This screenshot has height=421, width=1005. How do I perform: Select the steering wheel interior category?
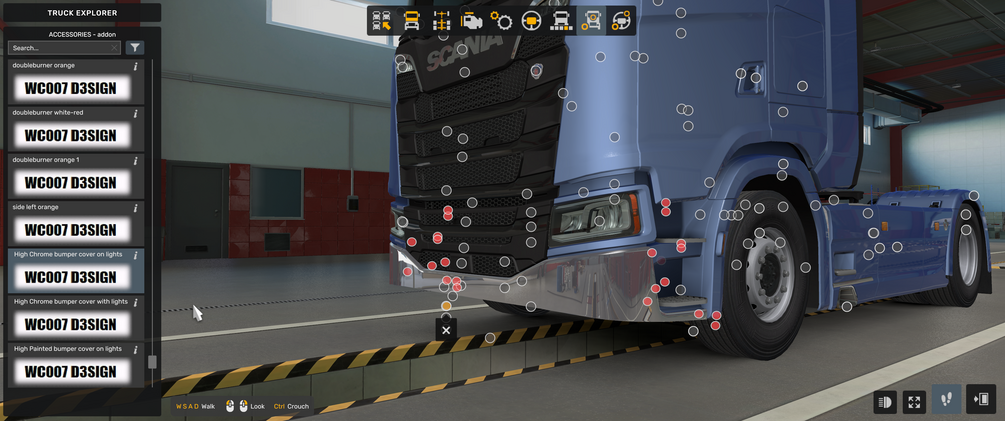pos(531,21)
